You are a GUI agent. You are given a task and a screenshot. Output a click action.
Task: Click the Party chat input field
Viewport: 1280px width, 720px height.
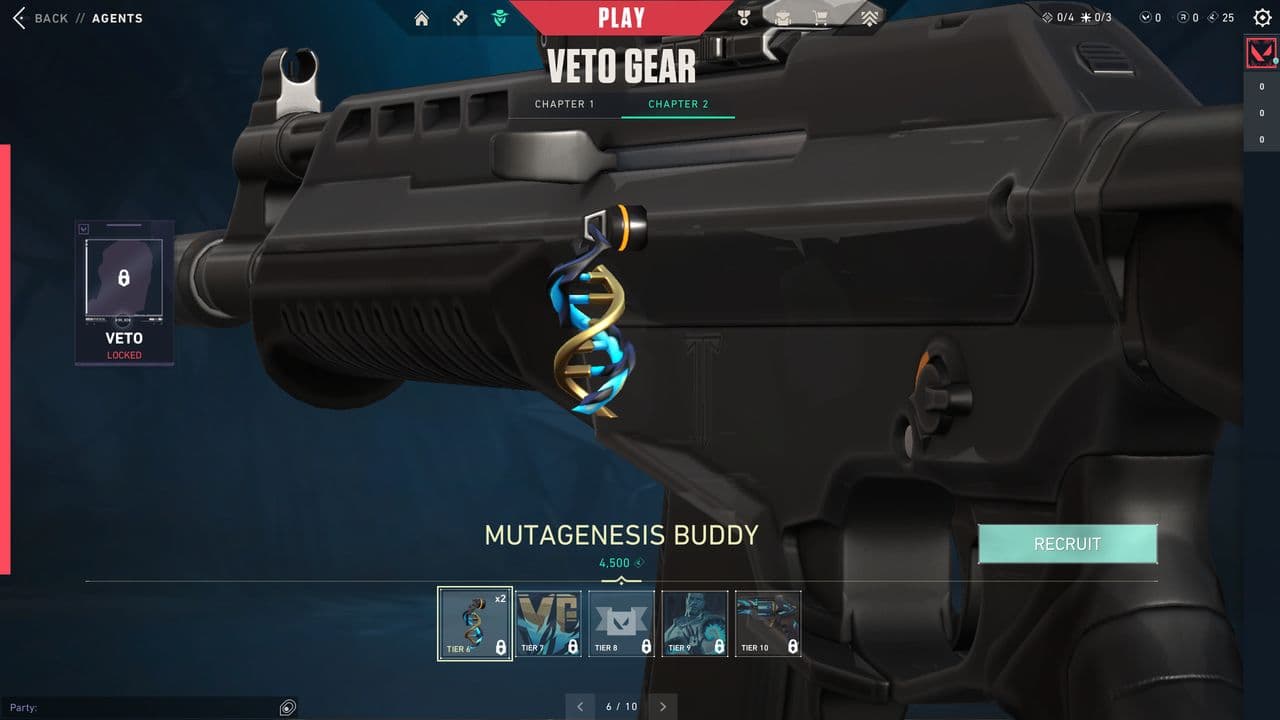(150, 707)
